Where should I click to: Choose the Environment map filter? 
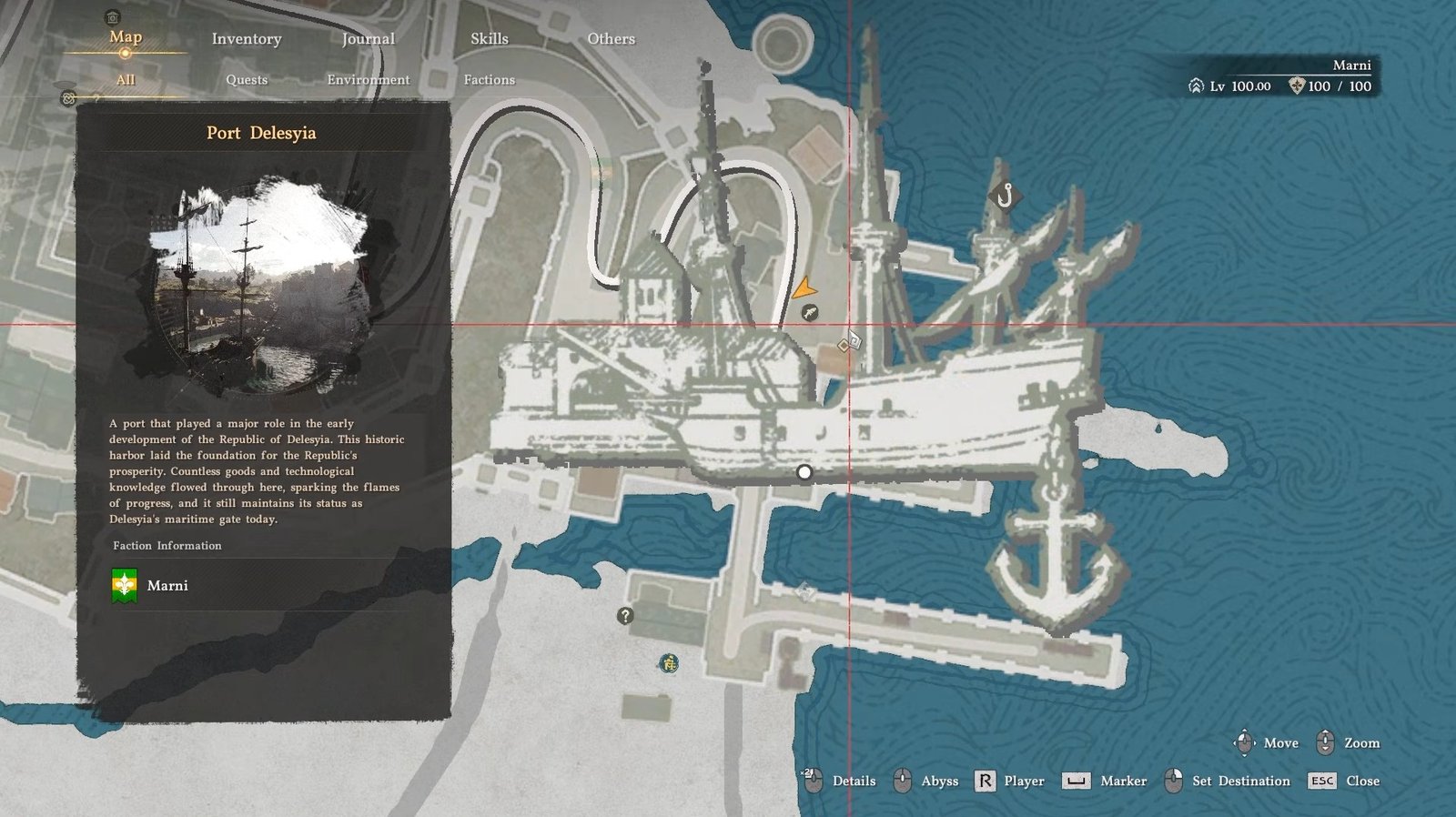[368, 80]
